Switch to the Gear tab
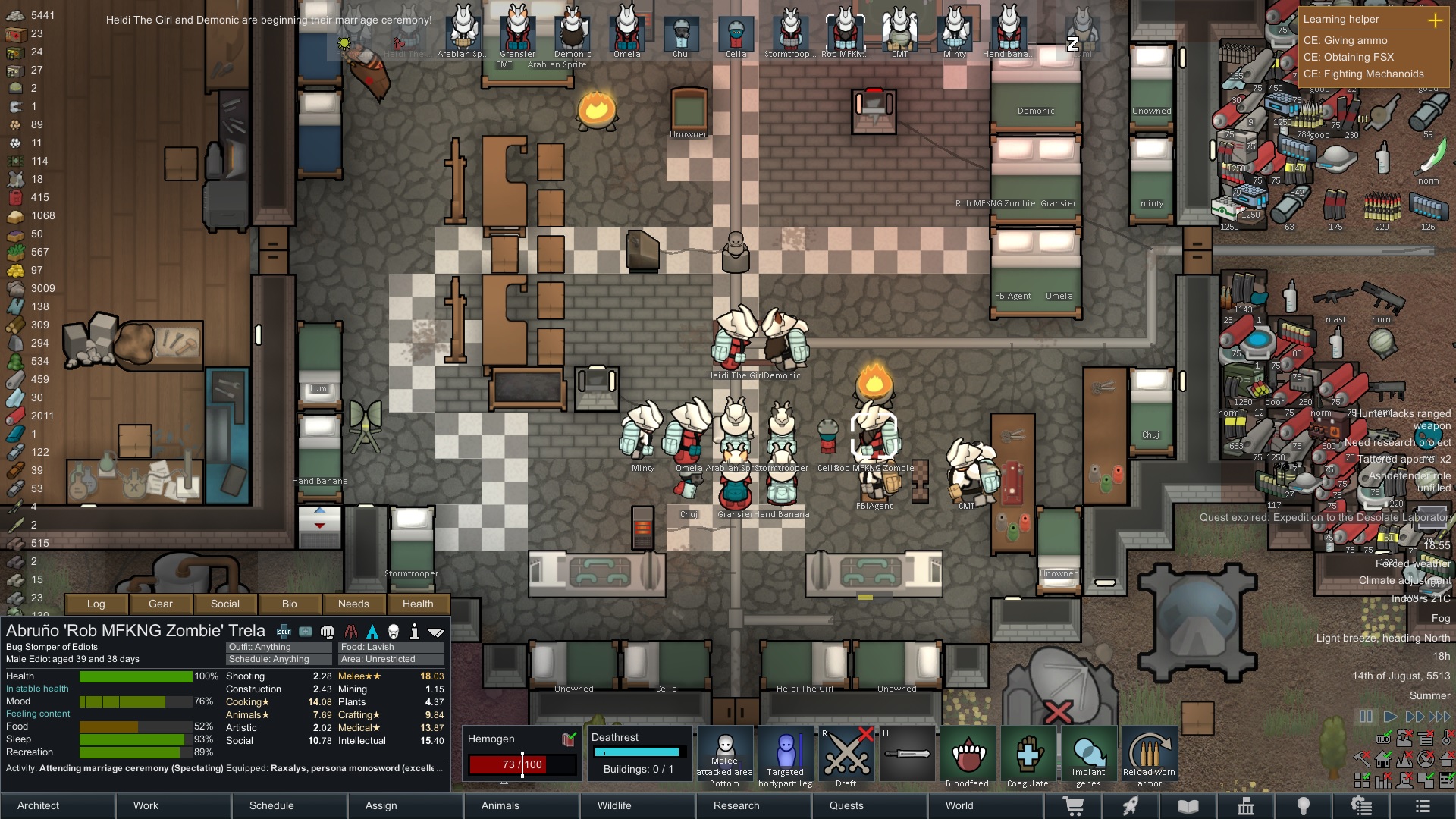Viewport: 1456px width, 819px height. (x=161, y=604)
